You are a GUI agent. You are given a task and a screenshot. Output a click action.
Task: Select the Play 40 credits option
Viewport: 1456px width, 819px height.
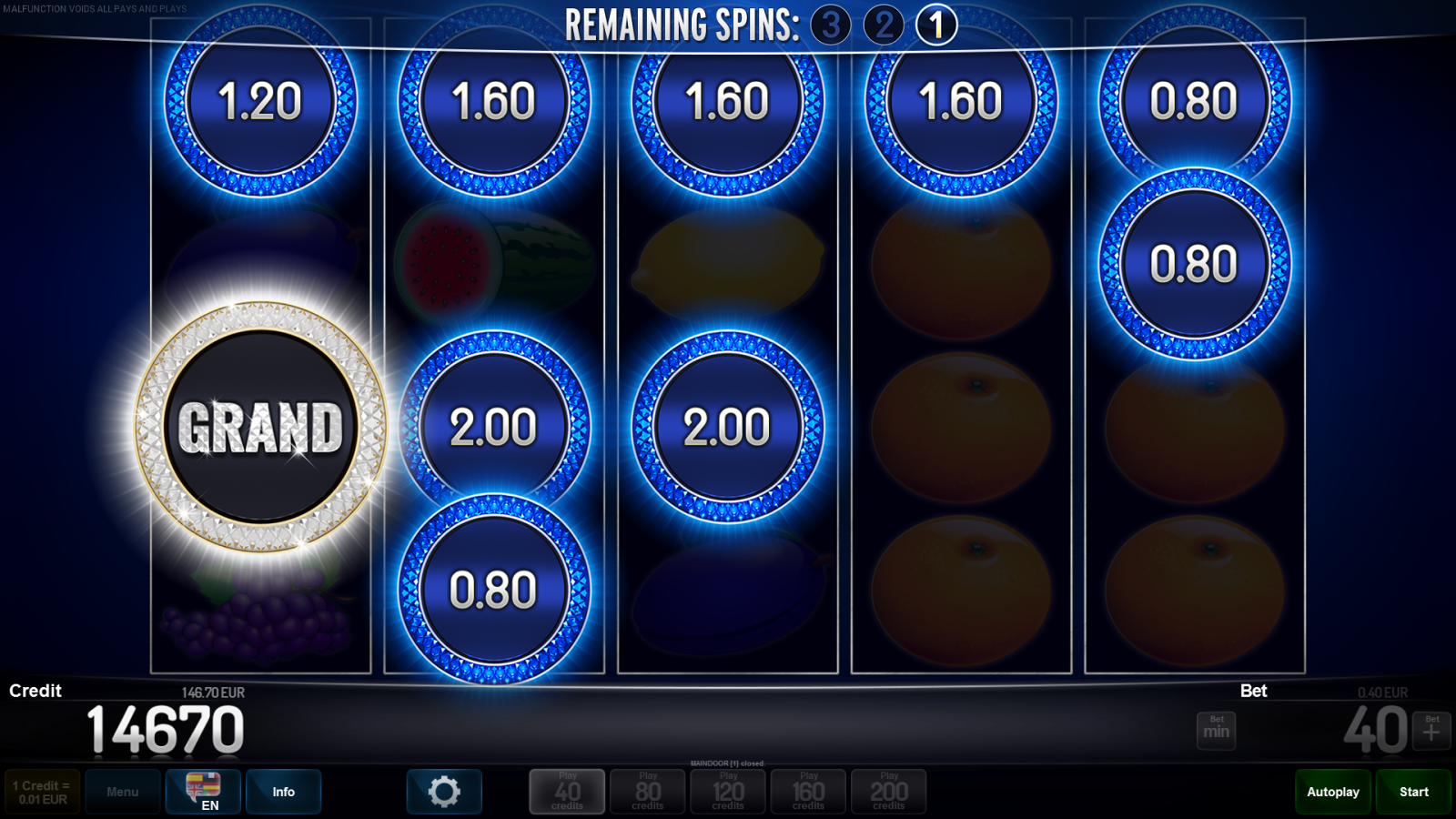pos(567,791)
